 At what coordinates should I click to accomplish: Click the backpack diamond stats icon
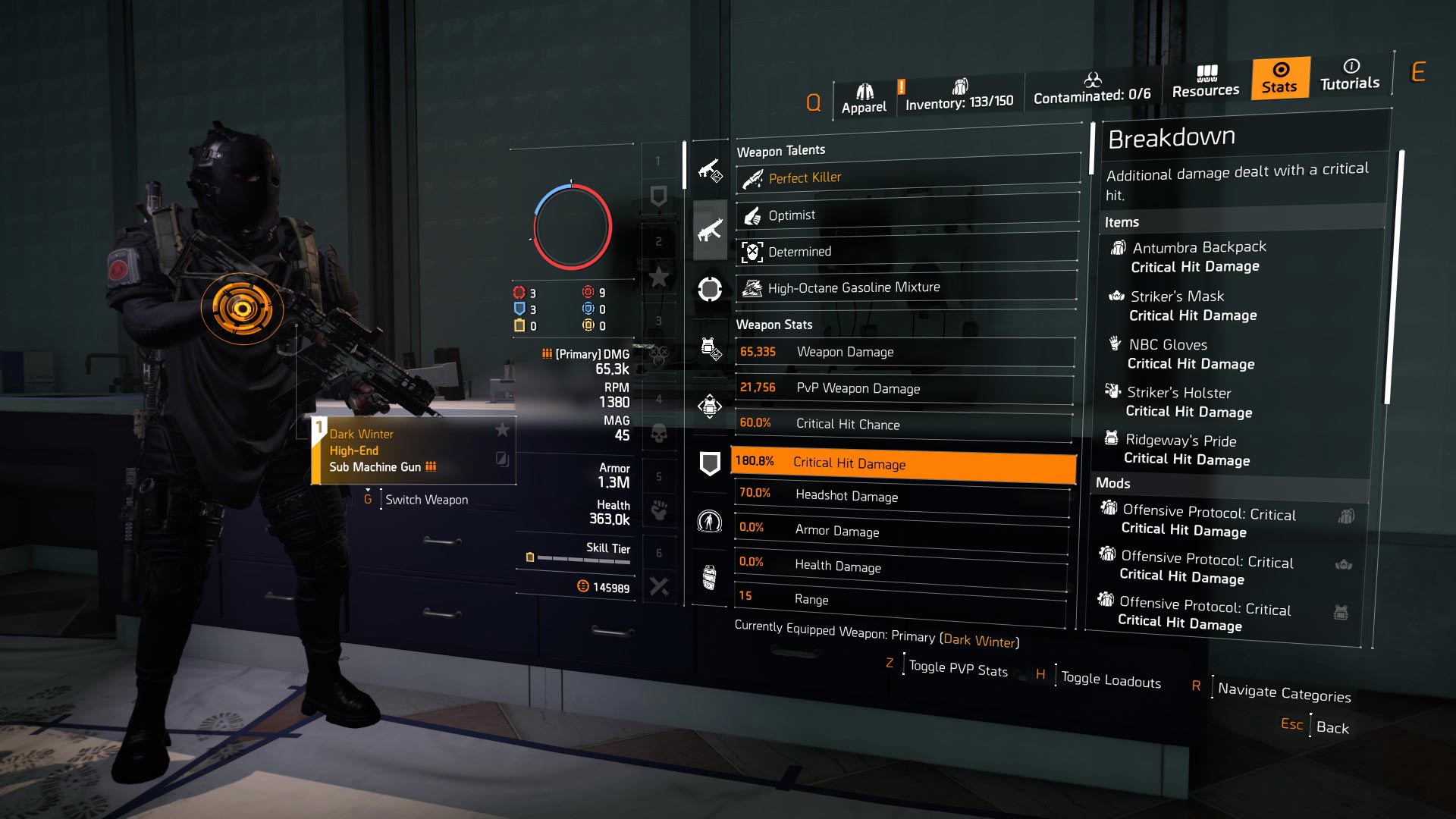tap(710, 404)
